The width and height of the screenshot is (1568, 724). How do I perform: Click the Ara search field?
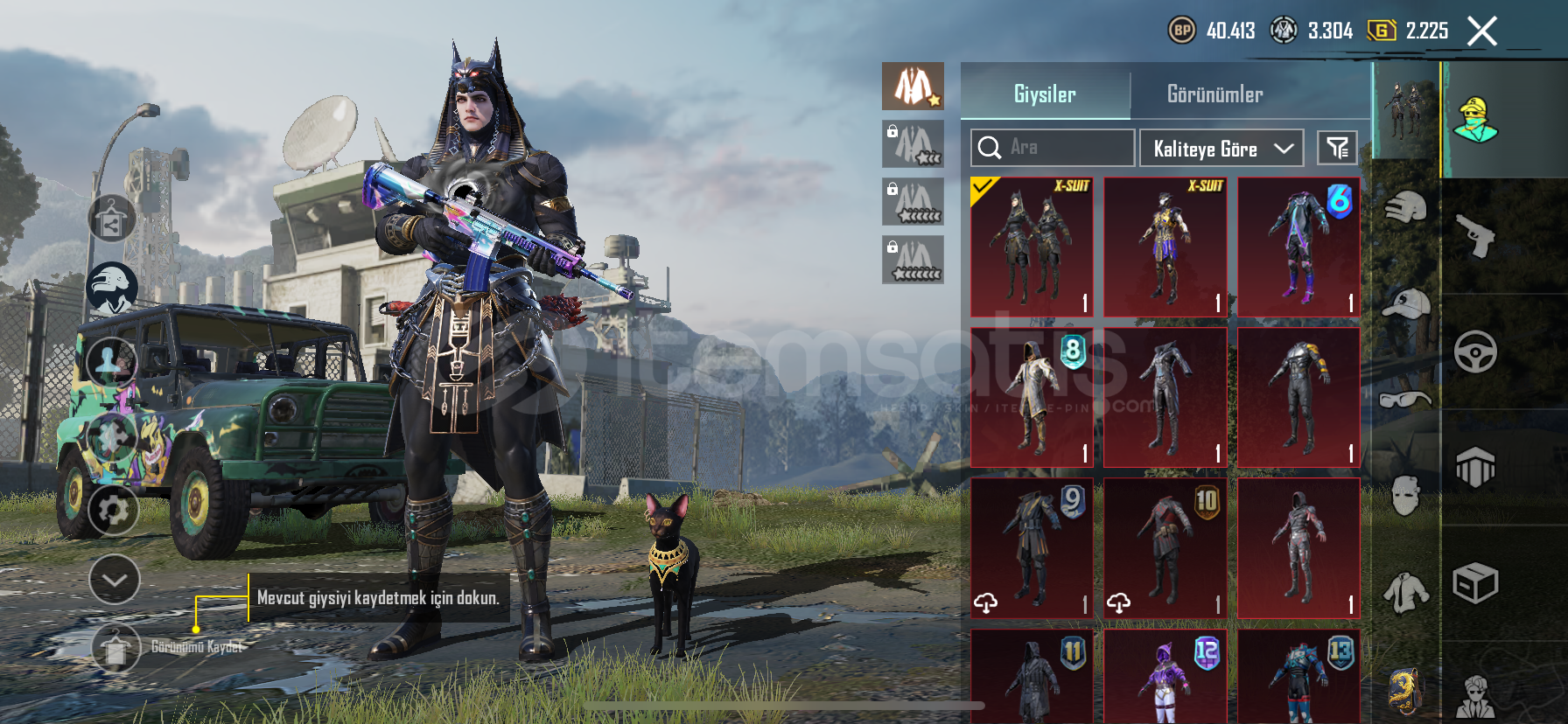click(x=1053, y=148)
